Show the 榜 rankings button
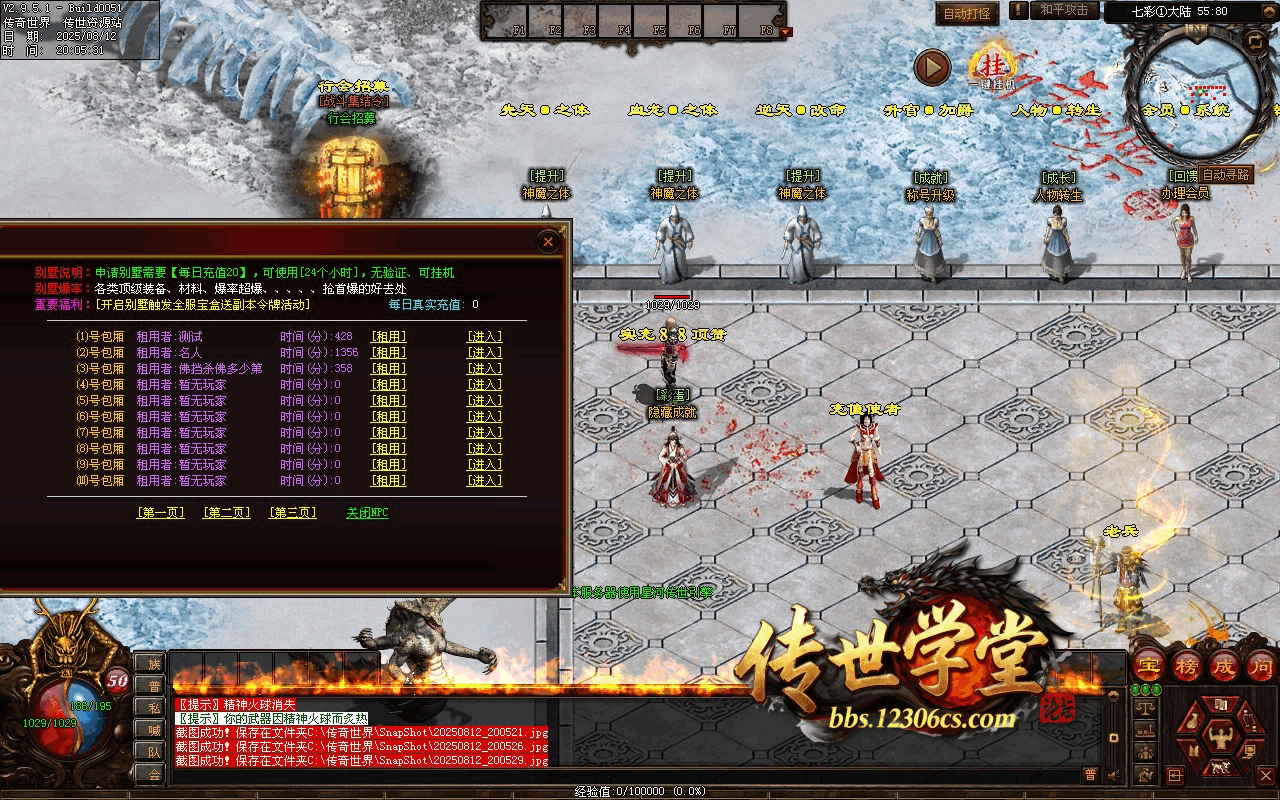This screenshot has height=800, width=1280. point(1187,664)
